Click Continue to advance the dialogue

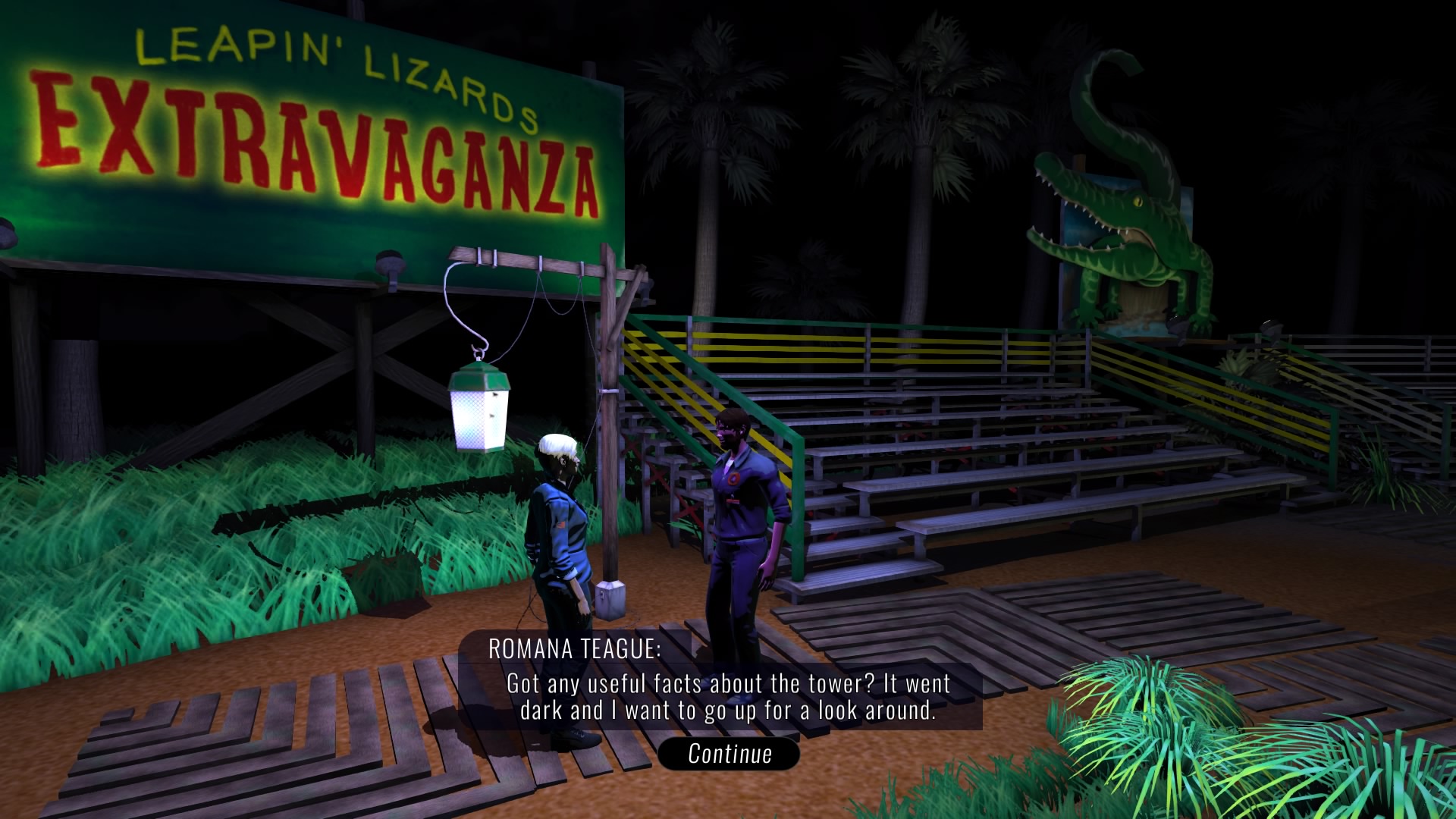[x=729, y=754]
